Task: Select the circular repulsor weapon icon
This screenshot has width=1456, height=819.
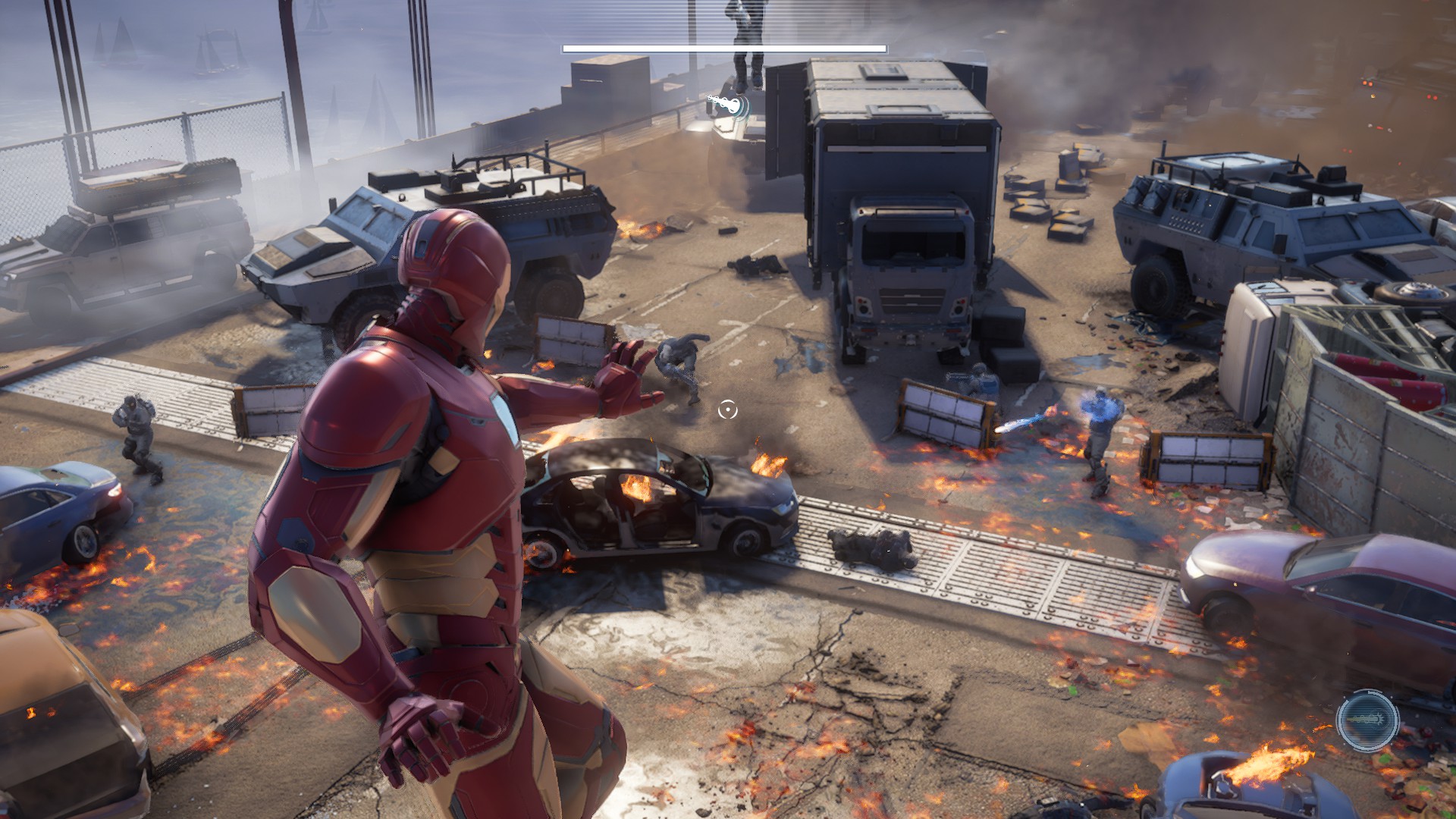Action: 1367,720
